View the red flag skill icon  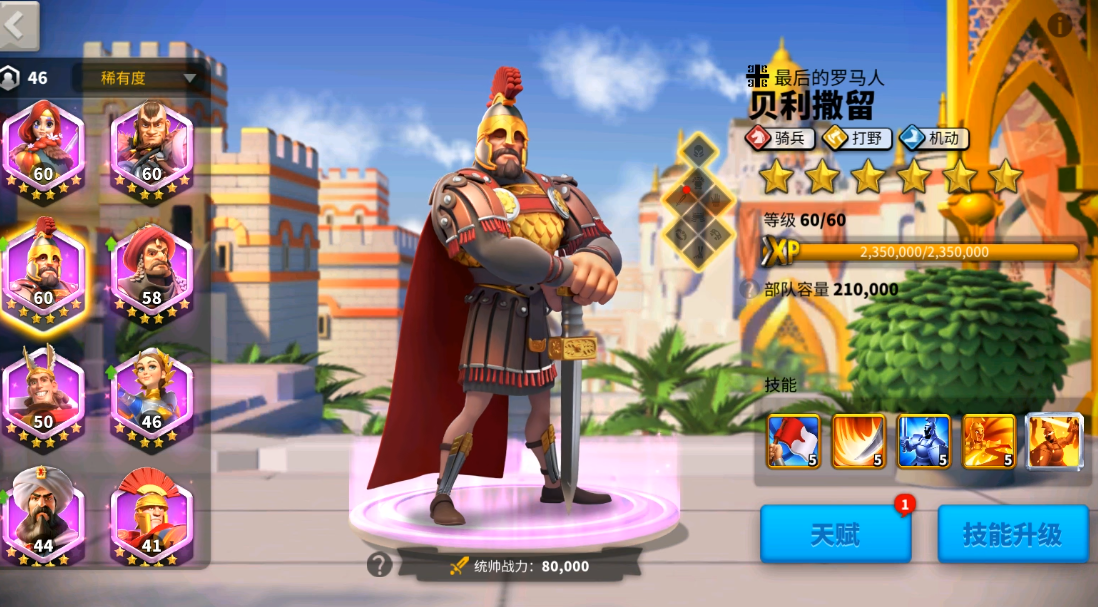[793, 441]
